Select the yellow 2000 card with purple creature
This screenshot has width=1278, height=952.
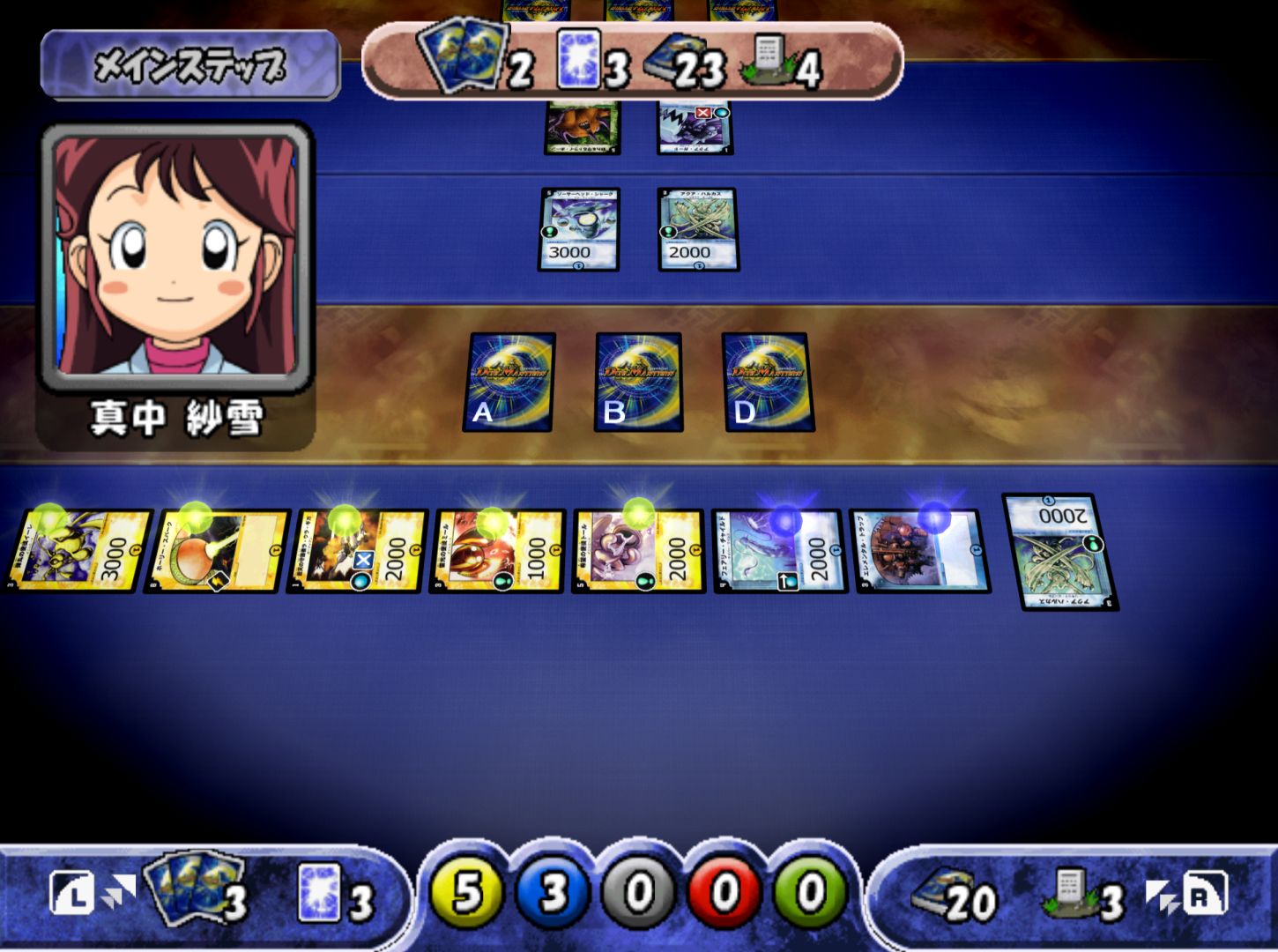[x=639, y=550]
